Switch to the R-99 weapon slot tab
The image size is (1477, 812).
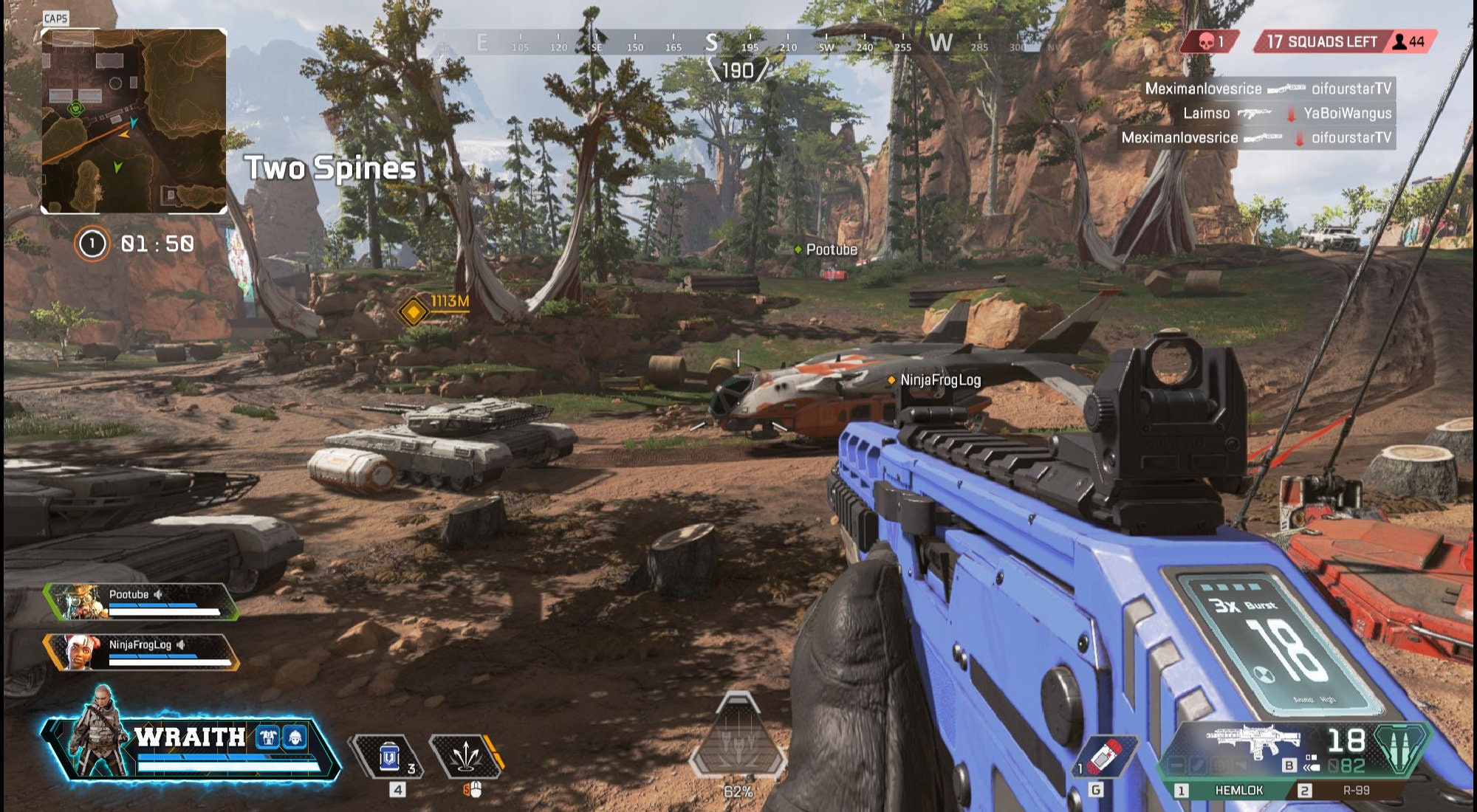point(1356,790)
